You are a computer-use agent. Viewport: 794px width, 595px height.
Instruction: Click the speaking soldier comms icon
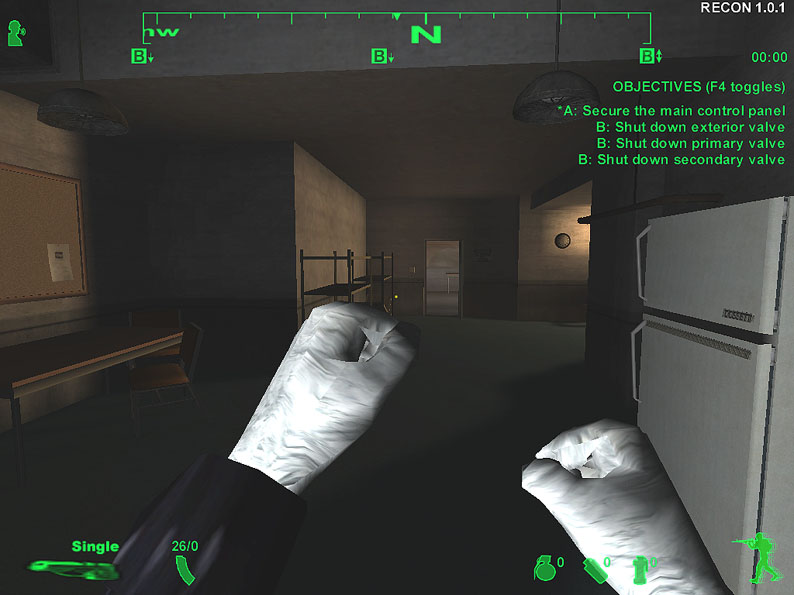click(x=16, y=33)
